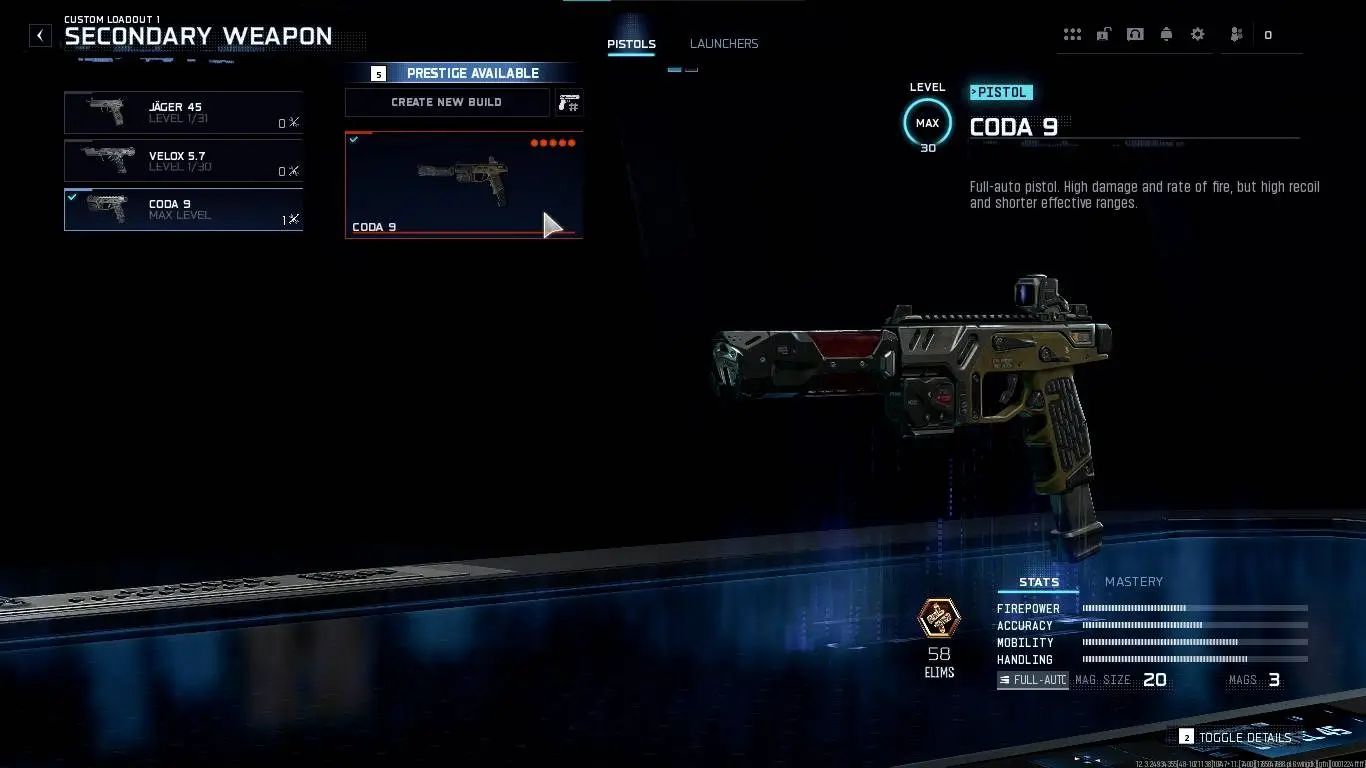This screenshot has width=1366, height=768.
Task: Click the equipped checkmark on CODA 9 list entry
Action: pos(72,196)
